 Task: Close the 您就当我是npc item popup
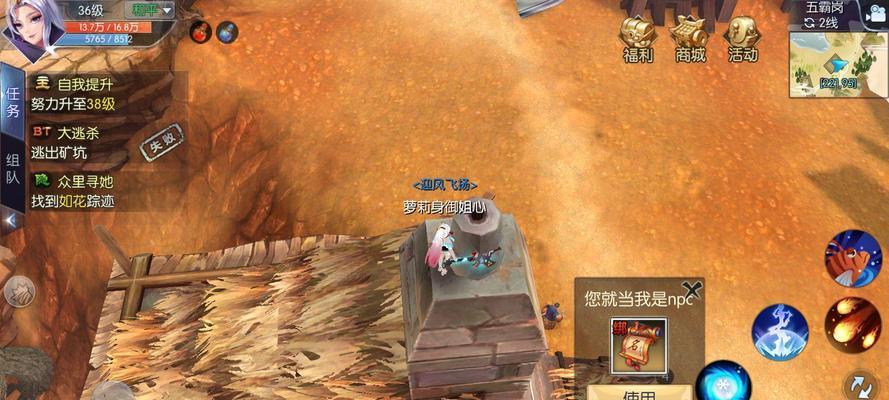pos(690,292)
